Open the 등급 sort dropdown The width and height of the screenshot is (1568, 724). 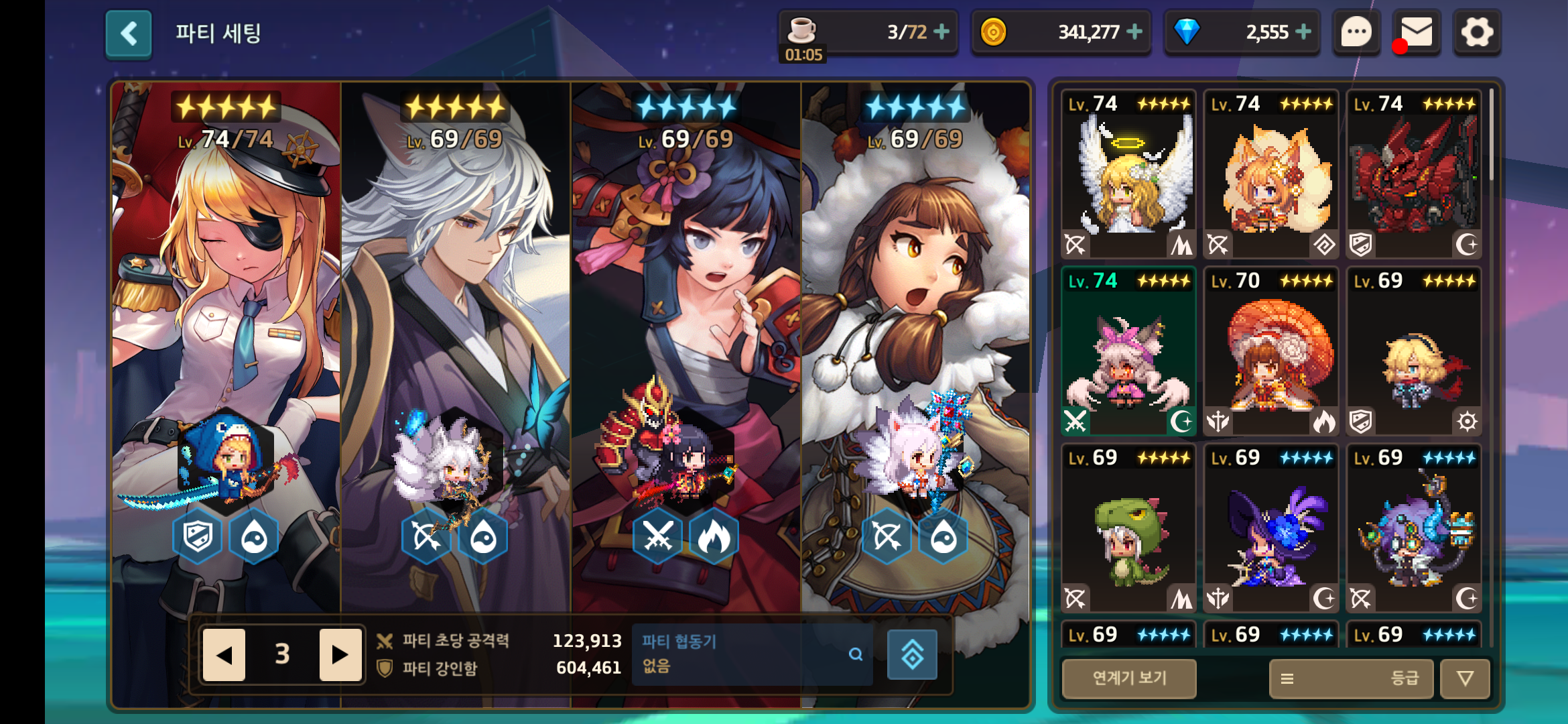(x=1352, y=678)
